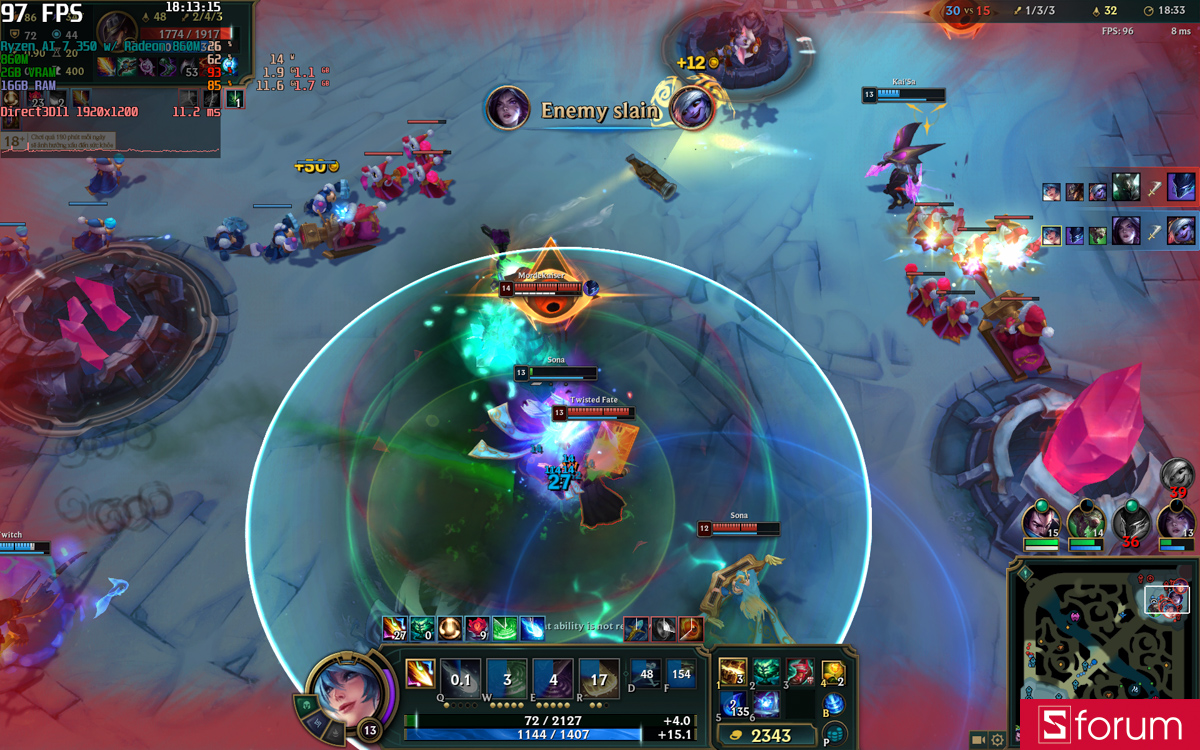The image size is (1200, 750).
Task: Use the E ability Song of Celerity
Action: 553,679
